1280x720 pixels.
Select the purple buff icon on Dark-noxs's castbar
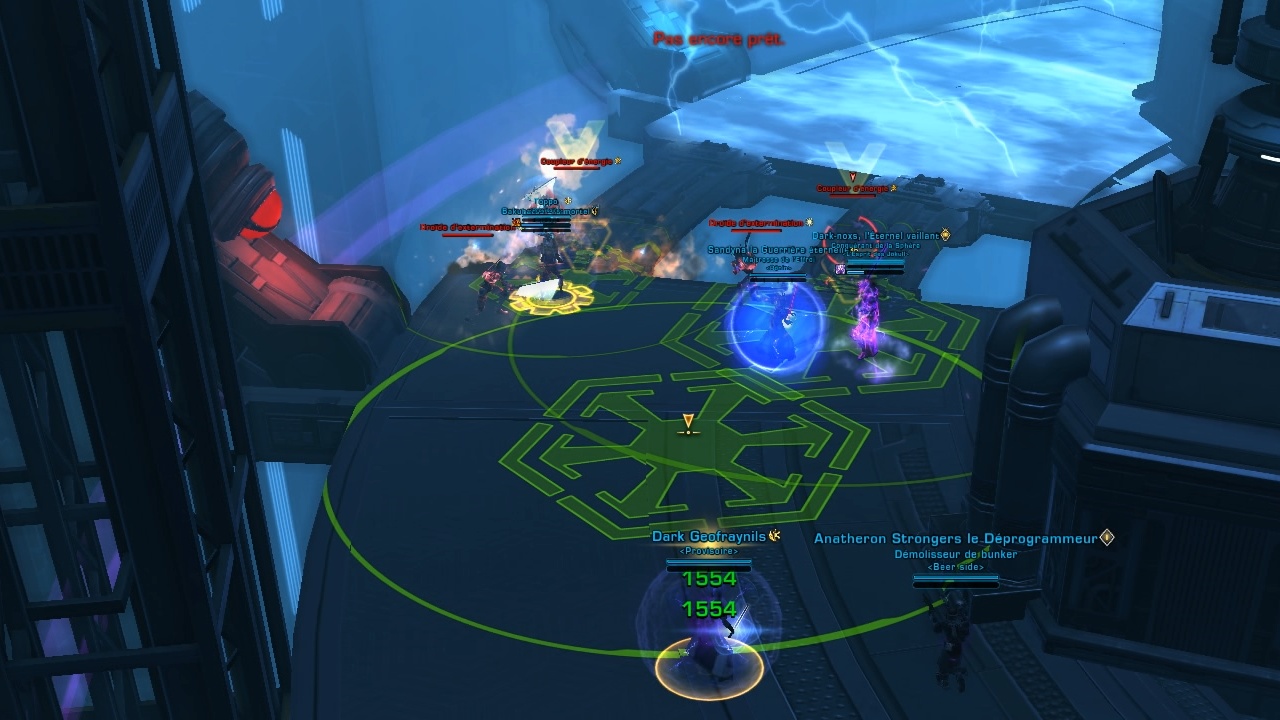[840, 269]
